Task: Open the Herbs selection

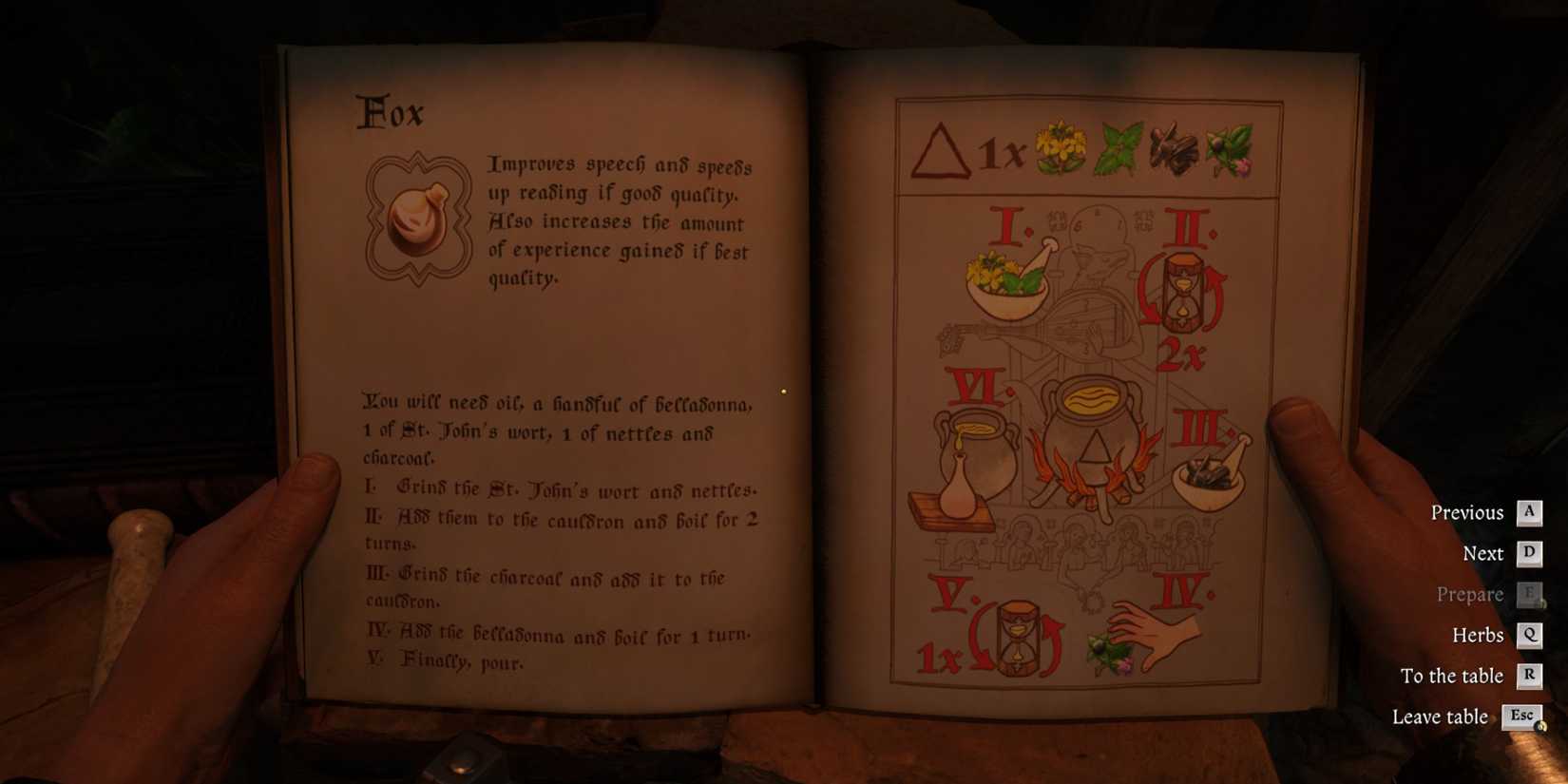Action: pos(1477,634)
